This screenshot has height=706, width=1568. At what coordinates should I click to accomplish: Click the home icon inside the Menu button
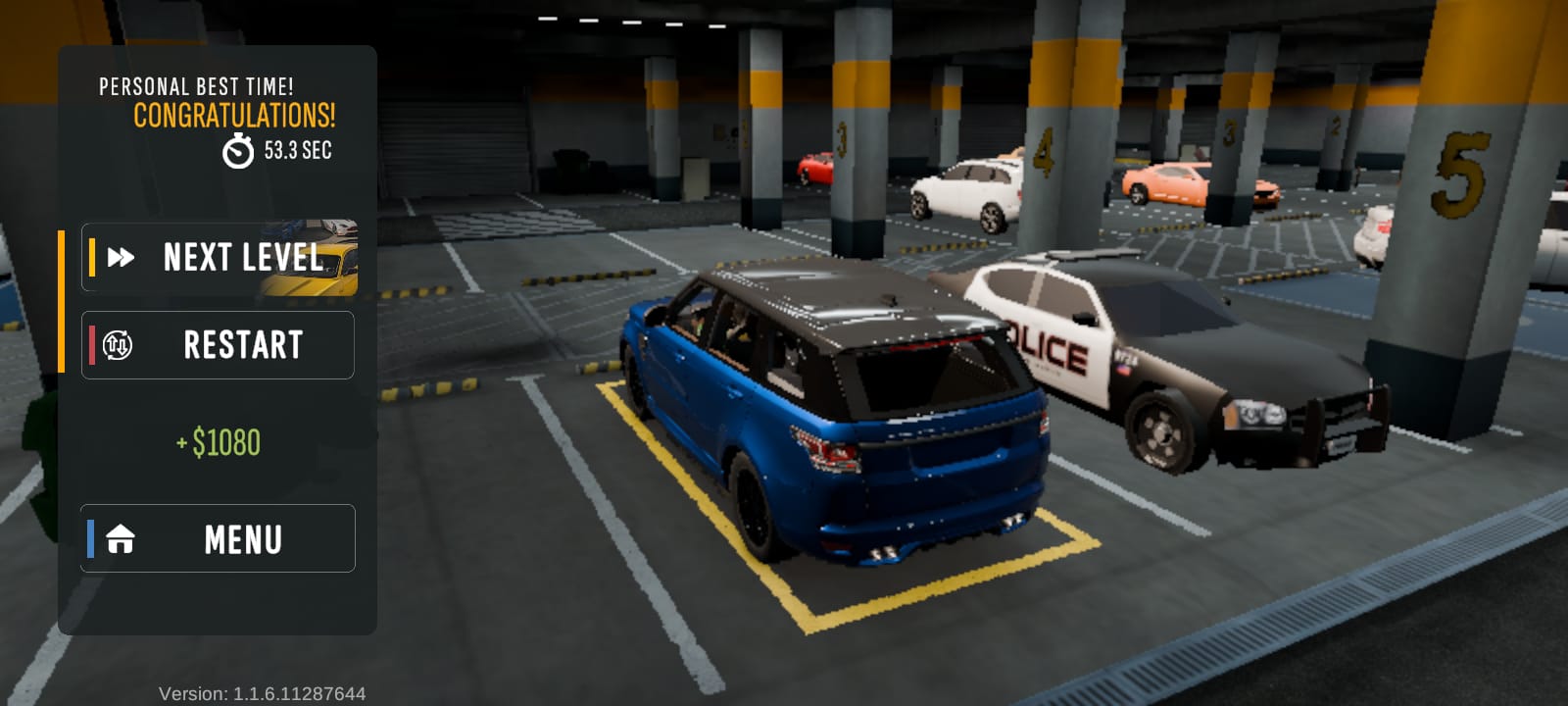point(120,537)
